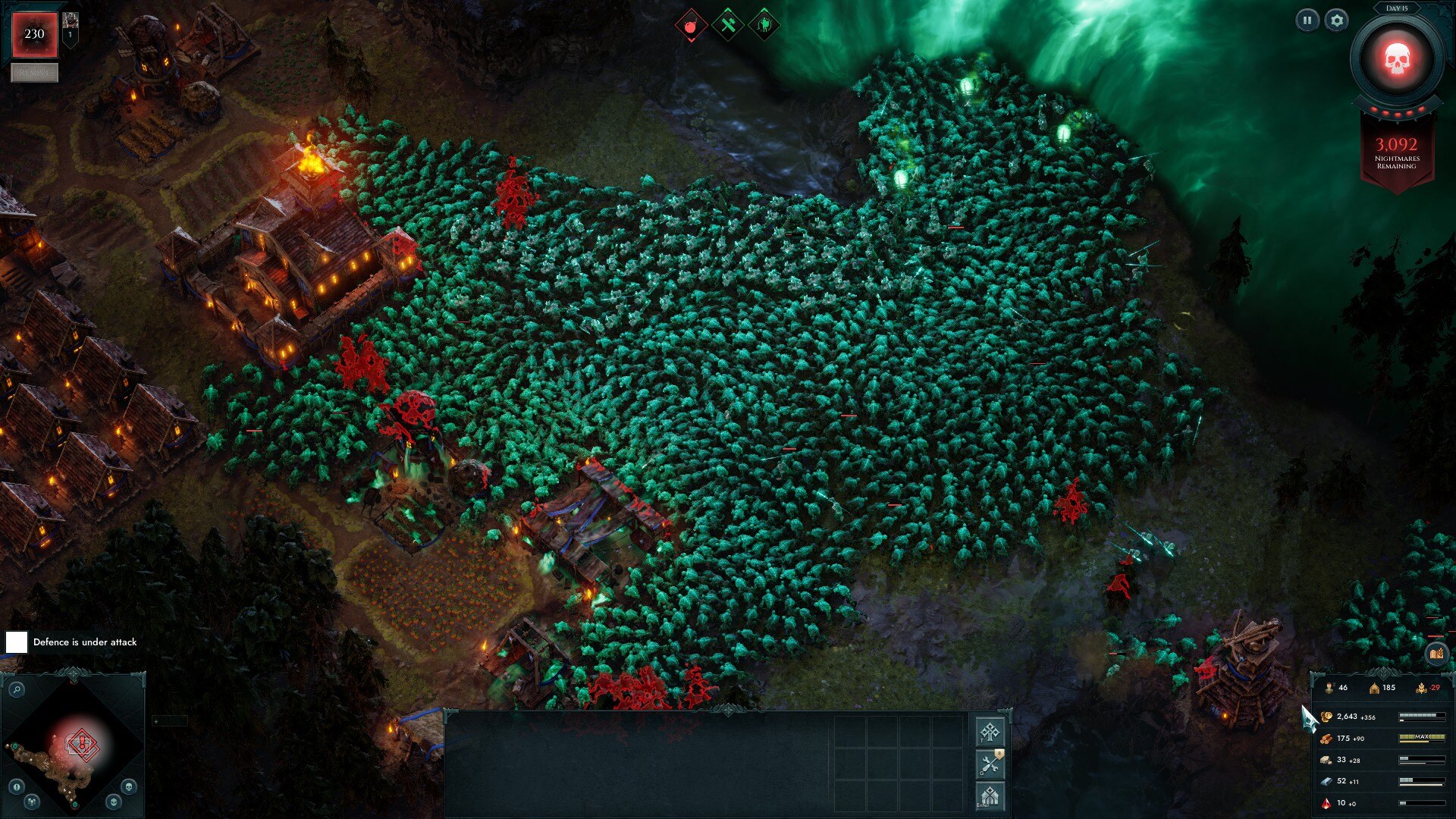Click the Revive button
The image size is (1456, 819).
(x=34, y=73)
